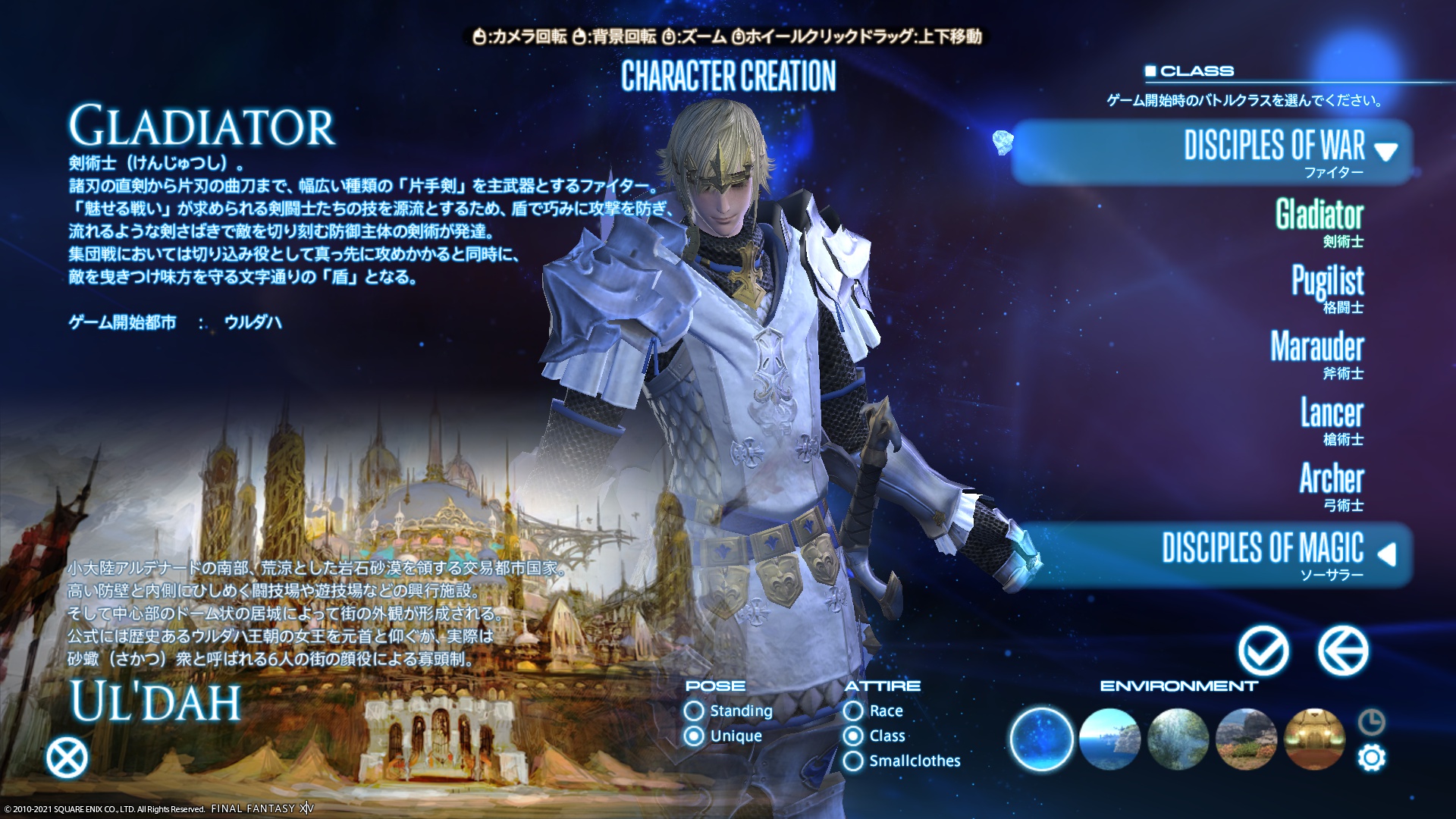Exit character creation with the X button

[x=67, y=758]
